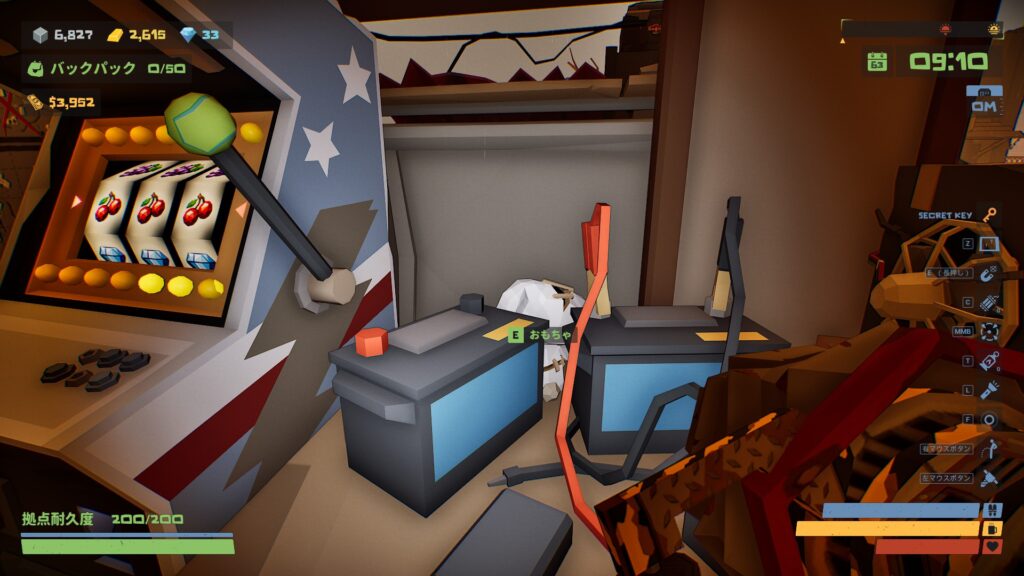Image resolution: width=1024 pixels, height=576 pixels.
Task: Click the day 63 calendar icon
Action: pos(877,62)
